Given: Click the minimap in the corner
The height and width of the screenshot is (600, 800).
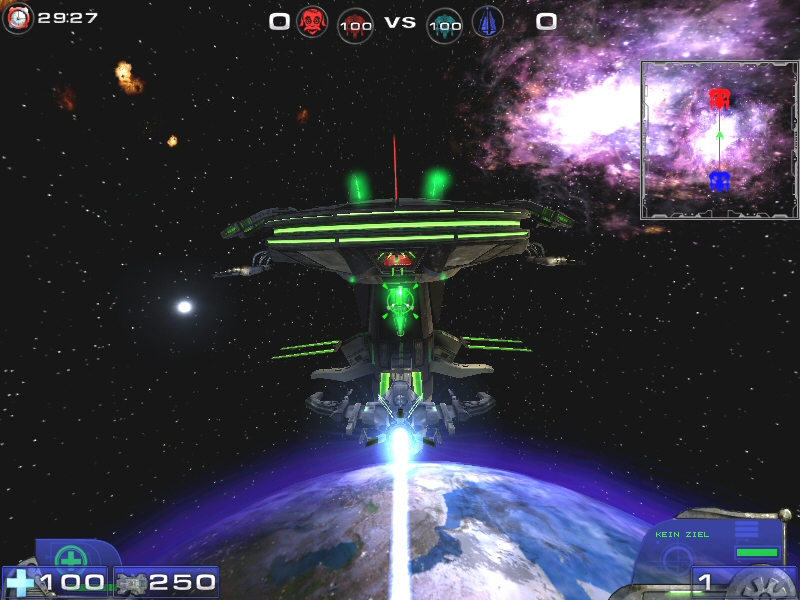Looking at the screenshot, I should tap(720, 140).
